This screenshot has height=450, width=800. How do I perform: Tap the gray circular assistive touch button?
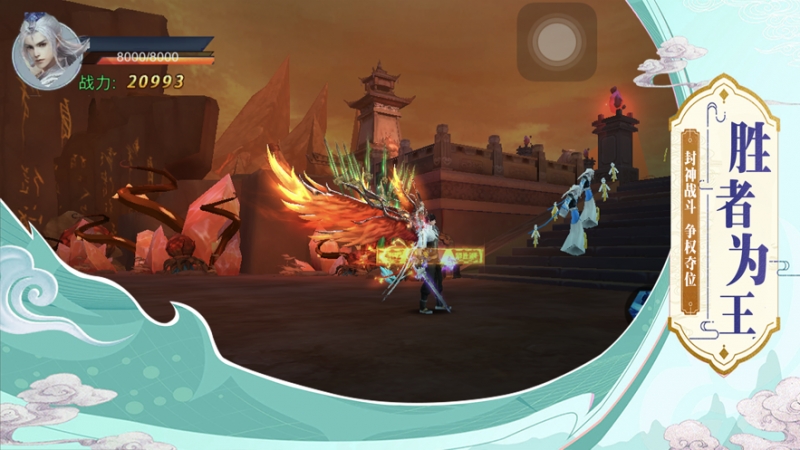556,42
